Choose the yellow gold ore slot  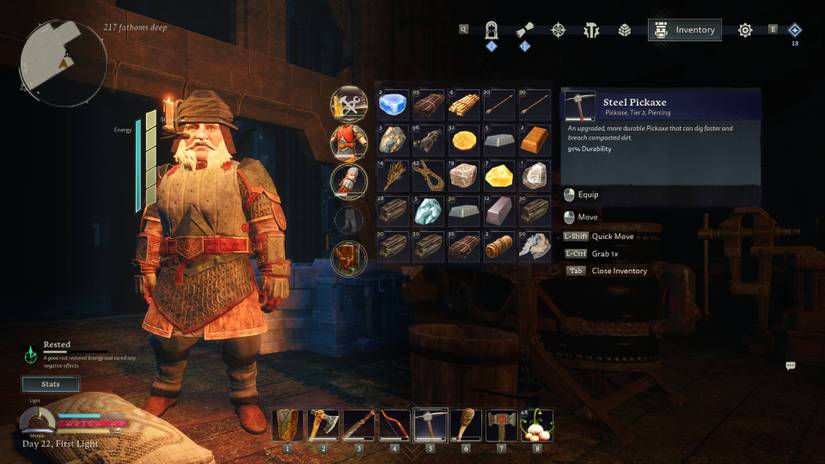coord(499,176)
